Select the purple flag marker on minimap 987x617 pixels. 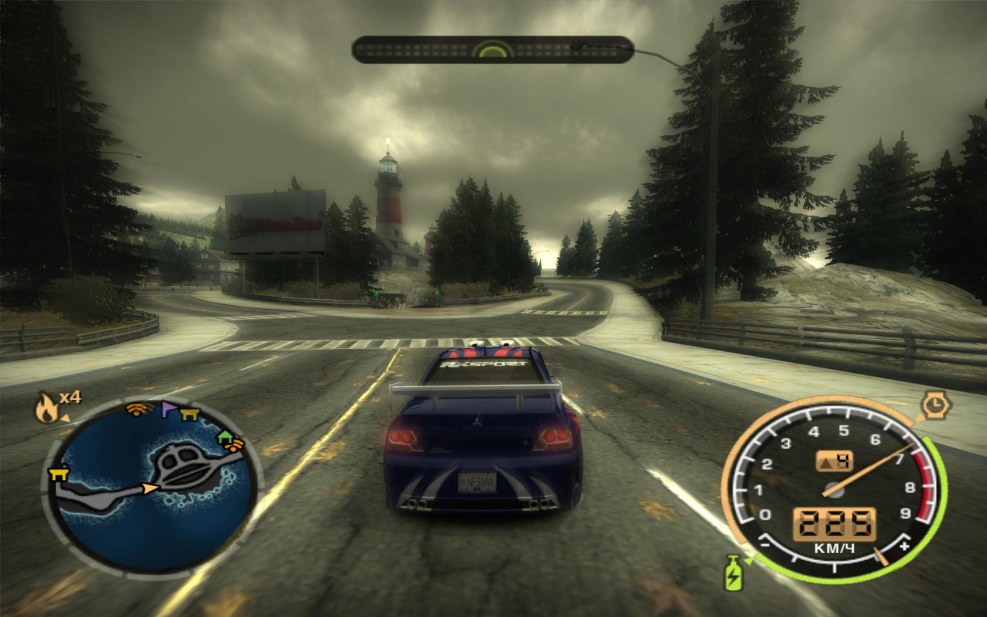[x=167, y=409]
